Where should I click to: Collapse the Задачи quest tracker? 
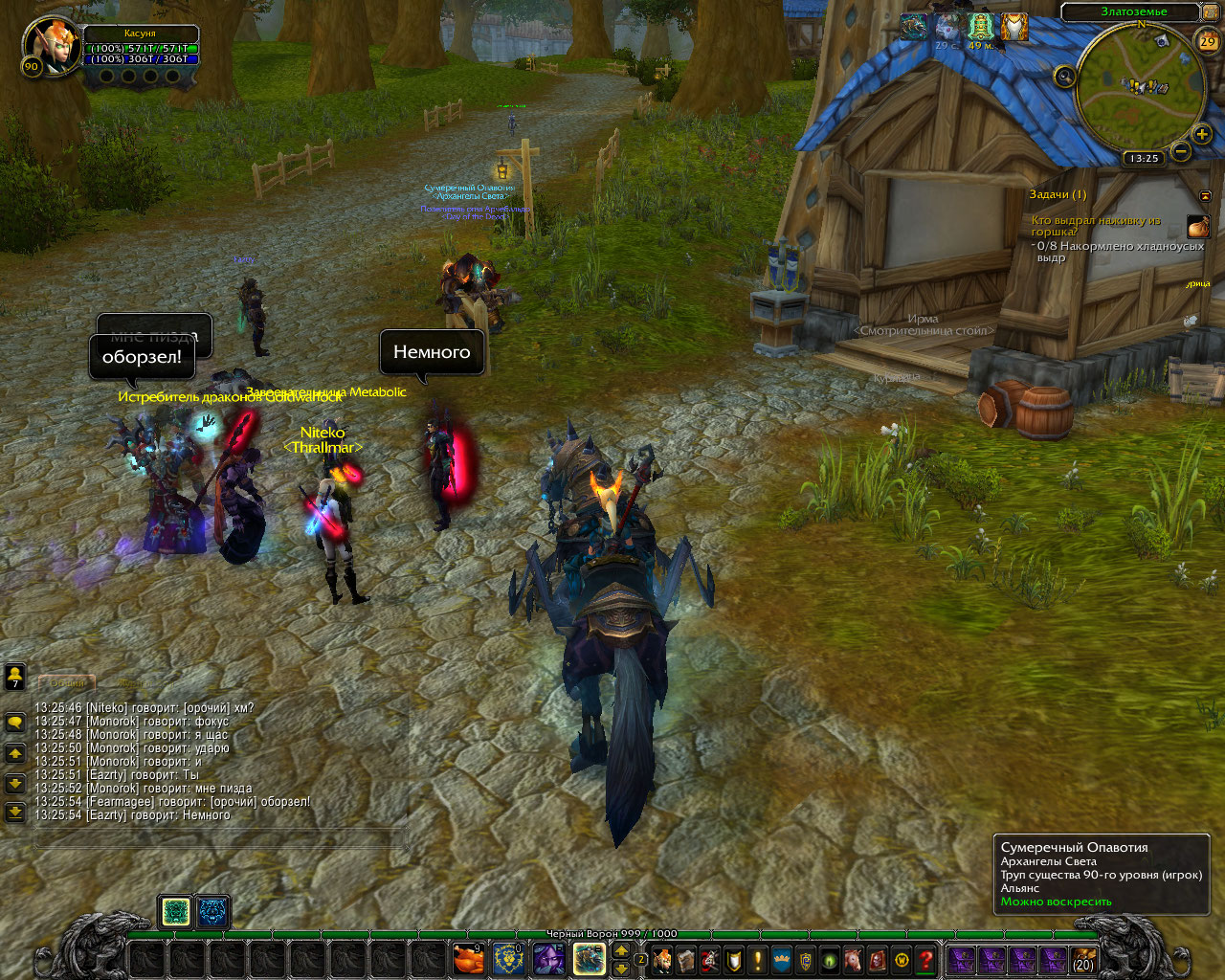(x=1205, y=195)
